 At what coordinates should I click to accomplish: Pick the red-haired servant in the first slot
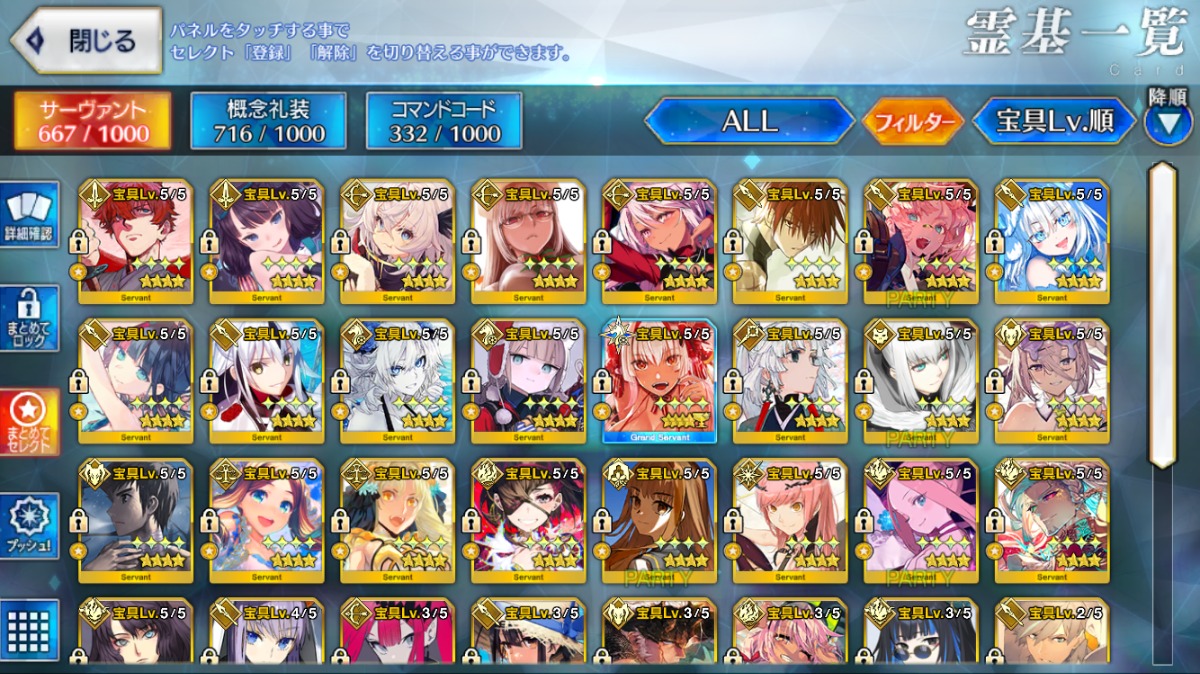[135, 241]
